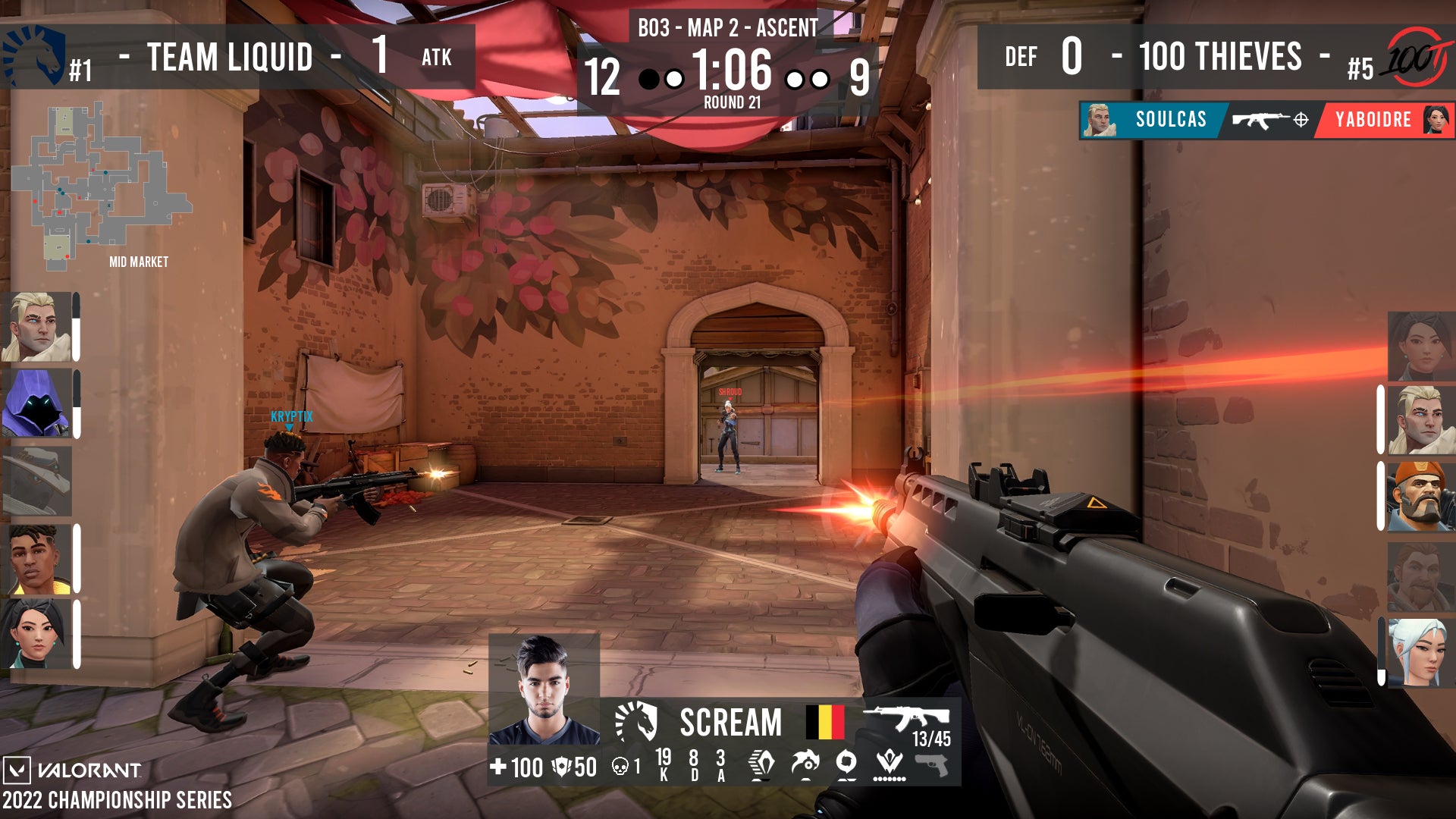The image size is (1456, 819).
Task: Select the grey sidearm pistol icon
Action: click(x=932, y=765)
